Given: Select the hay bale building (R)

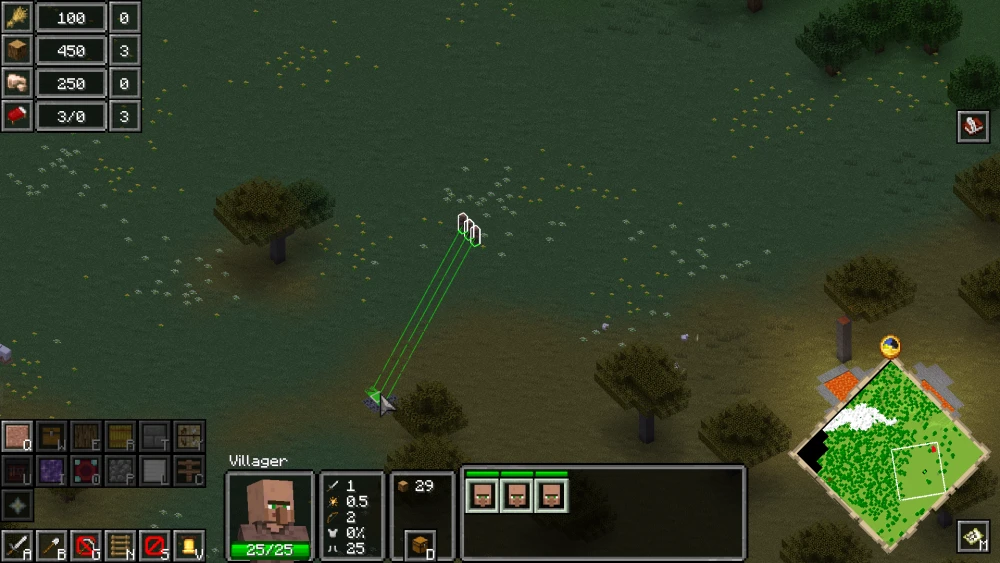Looking at the screenshot, I should pyautogui.click(x=120, y=437).
